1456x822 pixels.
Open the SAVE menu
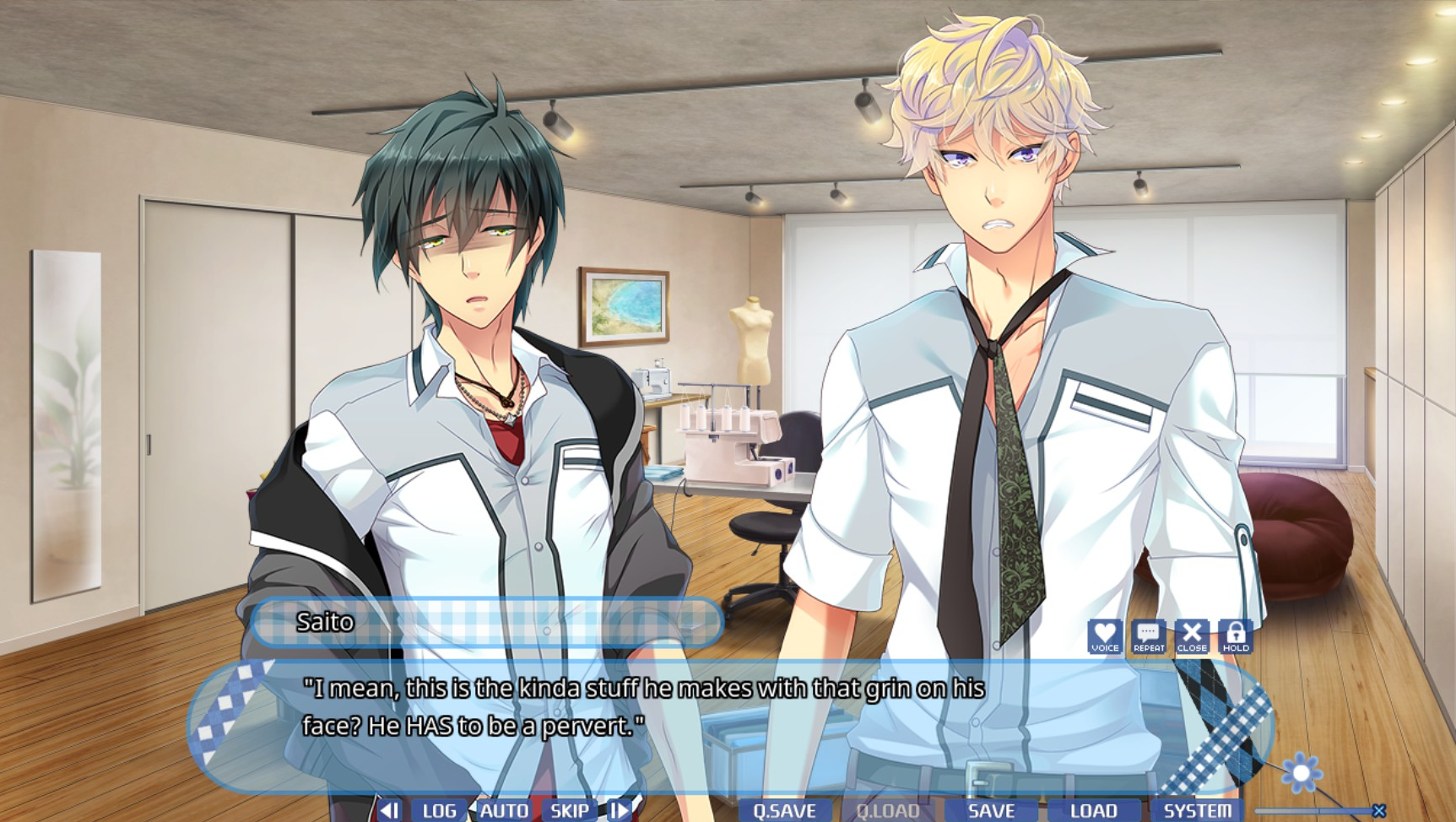(x=991, y=810)
